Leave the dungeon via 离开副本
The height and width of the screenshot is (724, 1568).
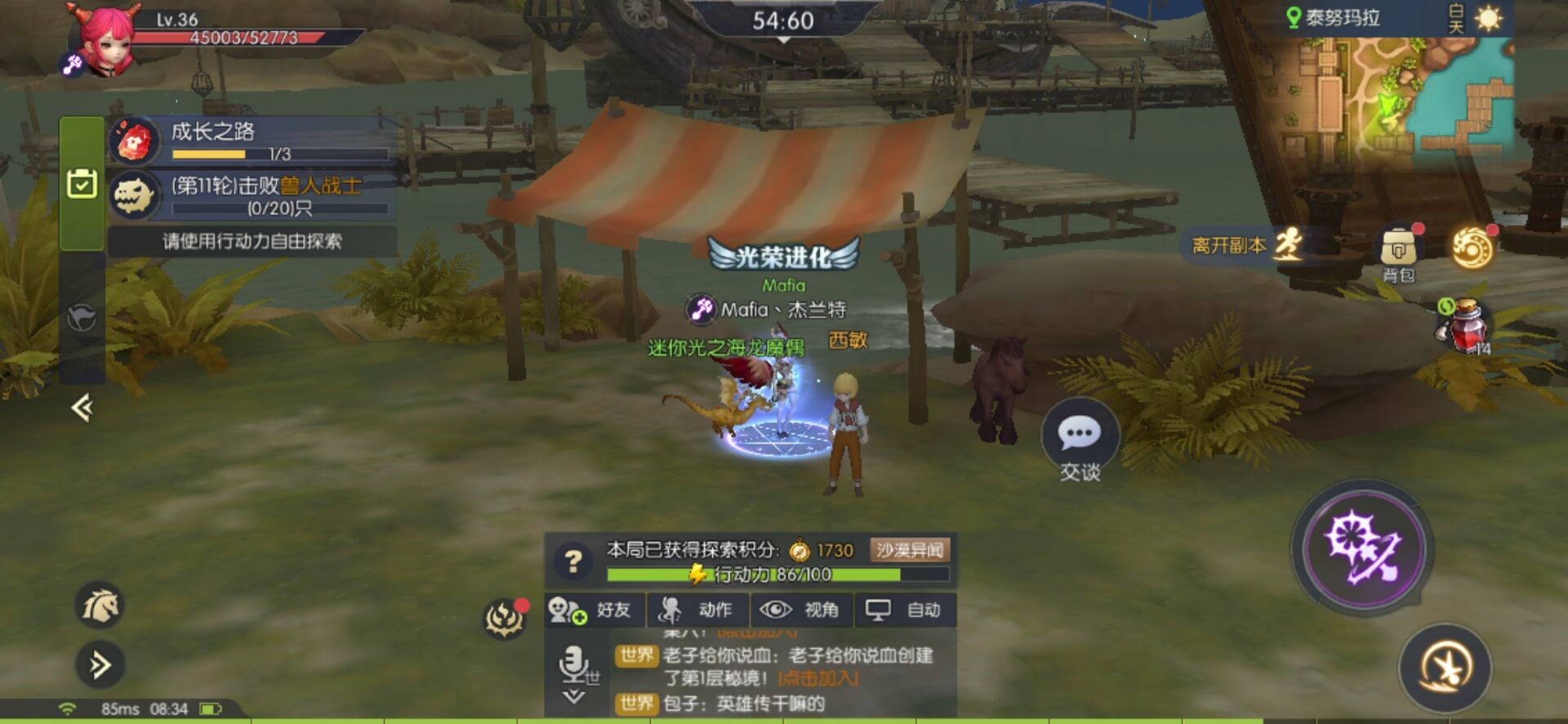click(x=1246, y=245)
